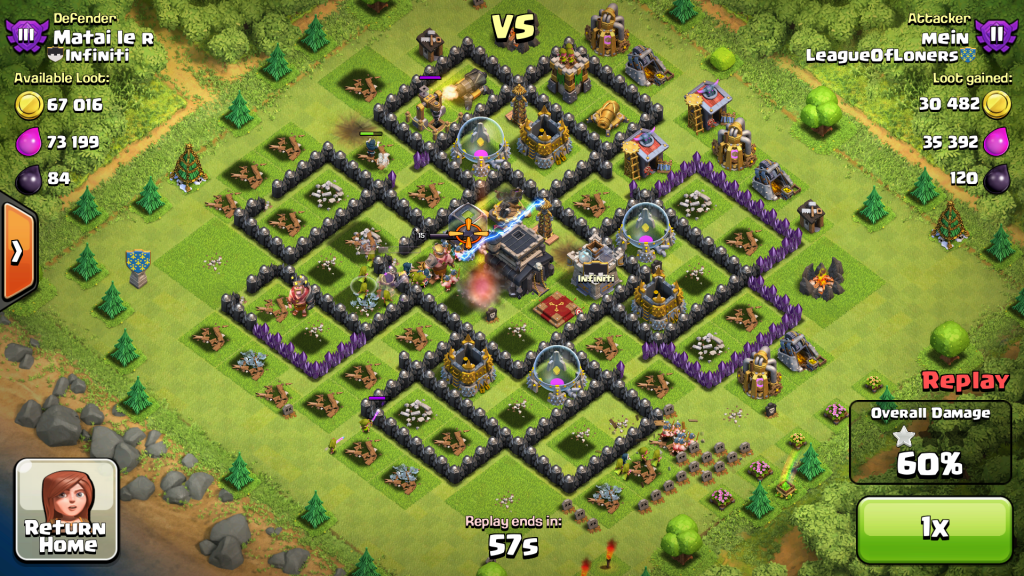1024x576 pixels.
Task: Change replay speed with the 1x button
Action: 934,530
